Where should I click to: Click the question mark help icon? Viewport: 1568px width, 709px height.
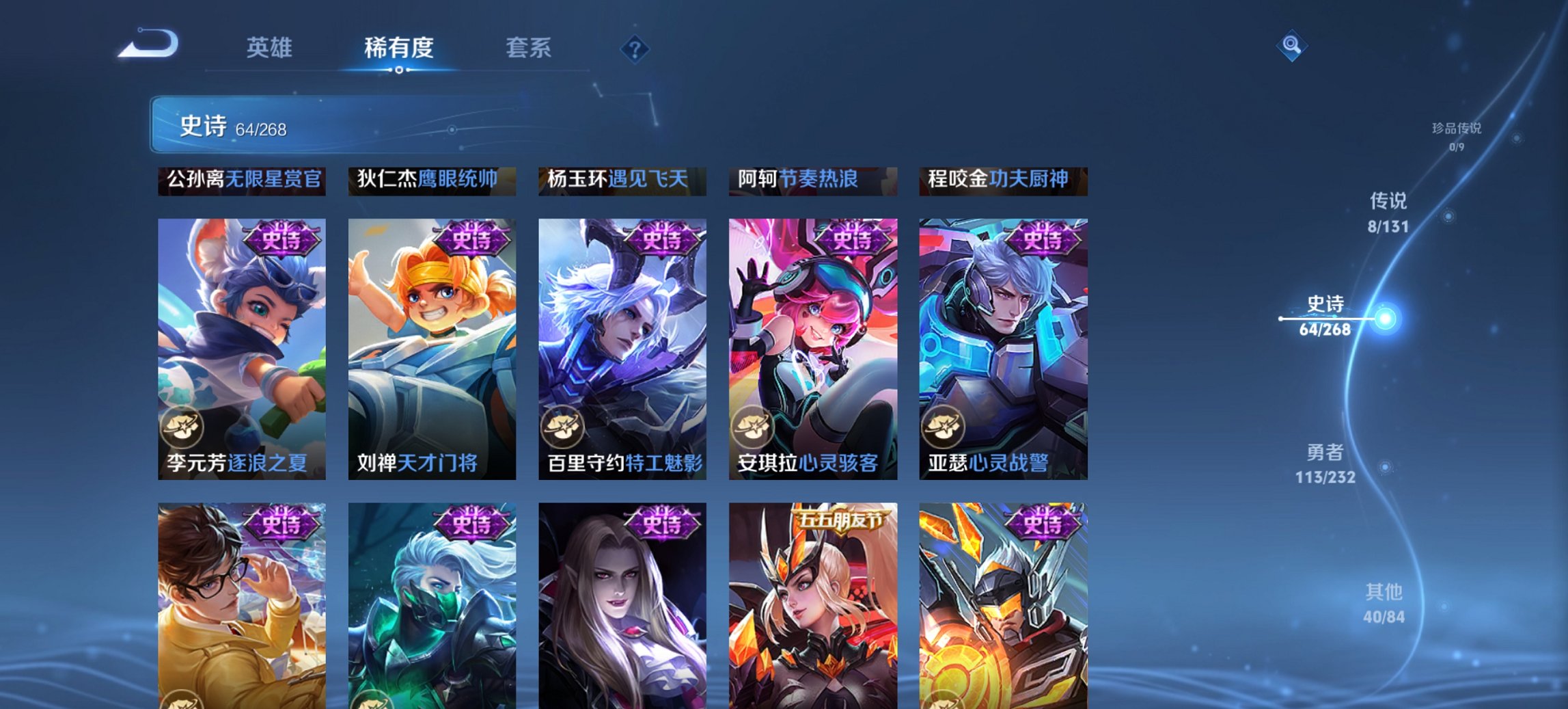point(634,48)
